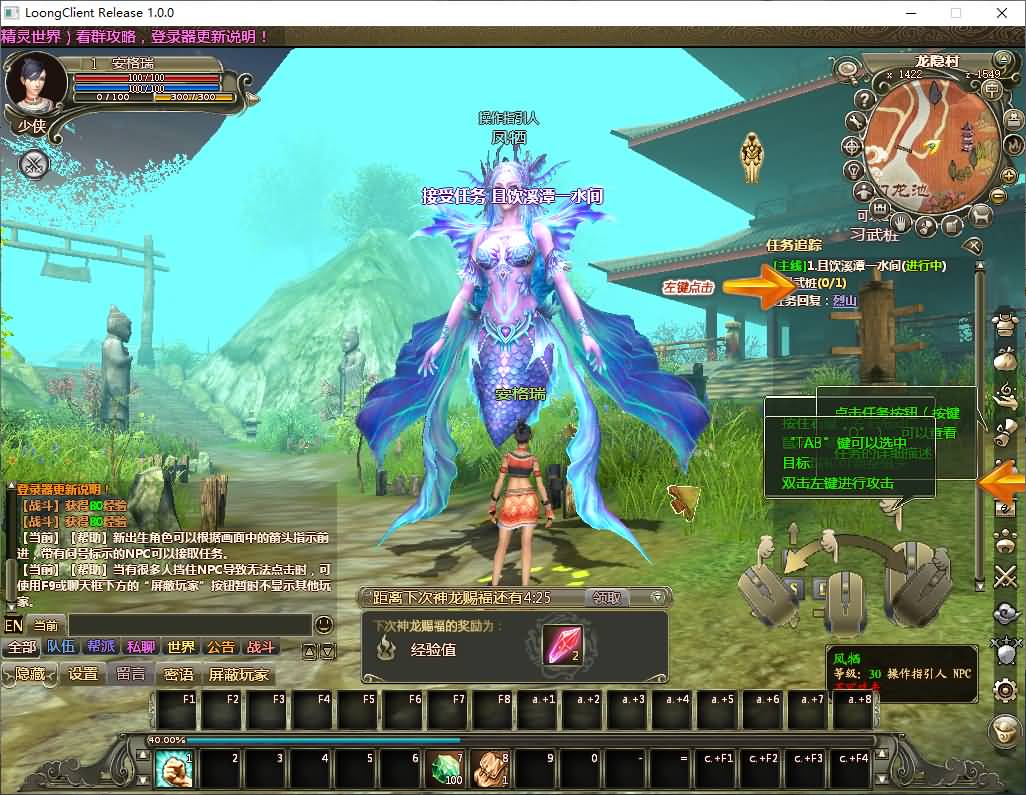Click the player portrait of 安格瑞
The height and width of the screenshot is (795, 1026).
tap(29, 83)
